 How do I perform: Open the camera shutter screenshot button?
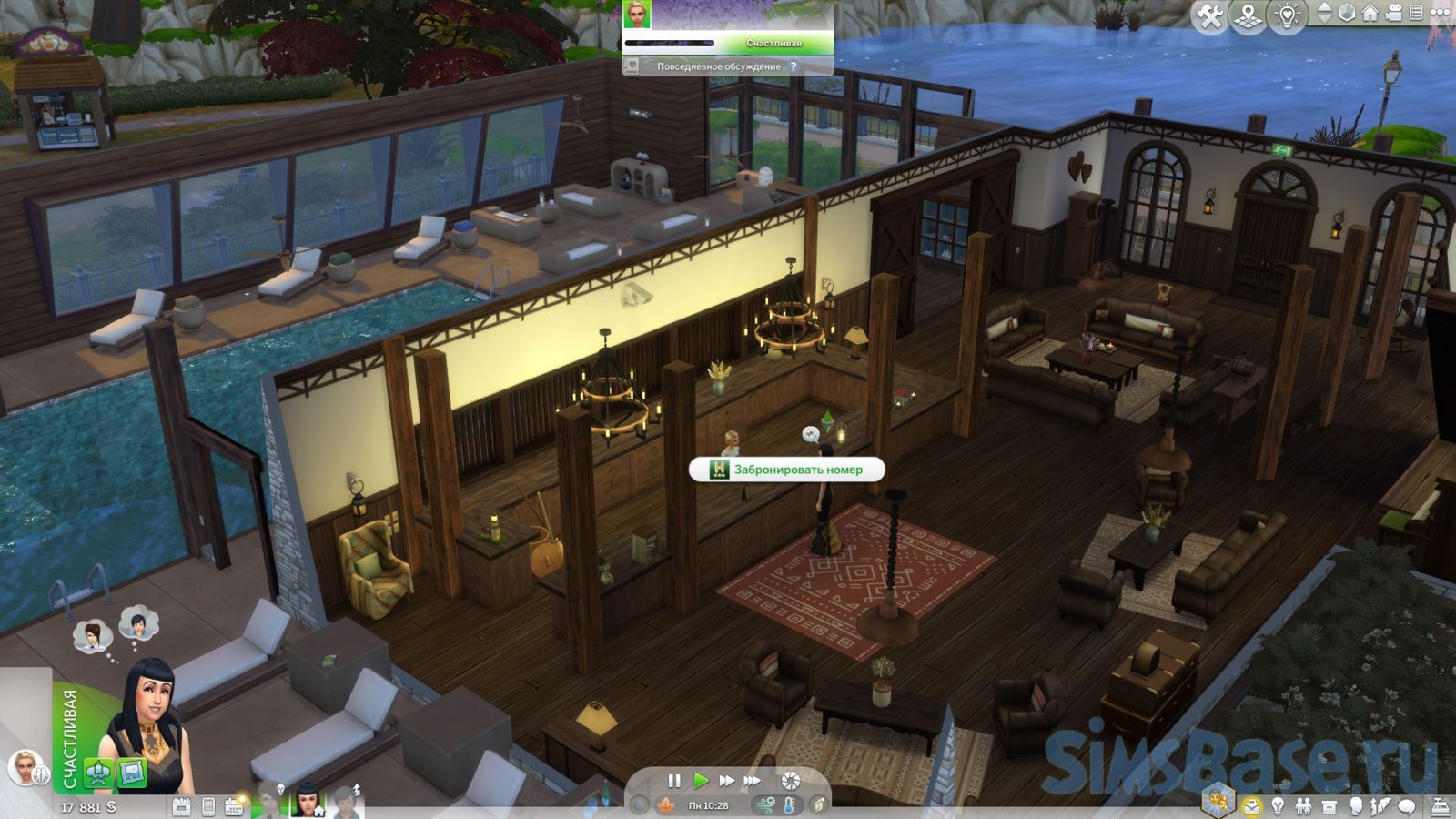click(791, 781)
